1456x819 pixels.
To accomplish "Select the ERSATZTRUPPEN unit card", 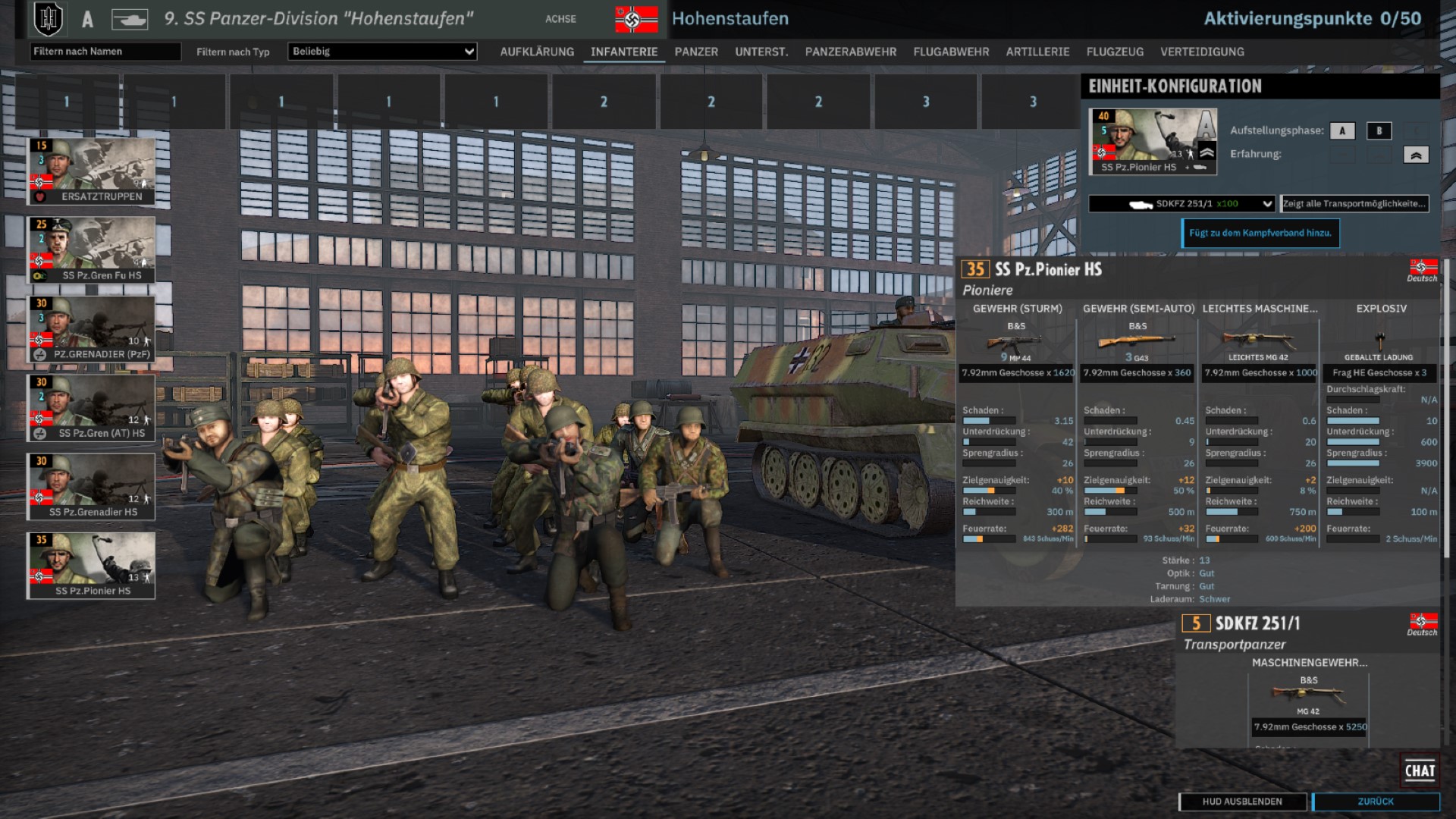I will [92, 171].
